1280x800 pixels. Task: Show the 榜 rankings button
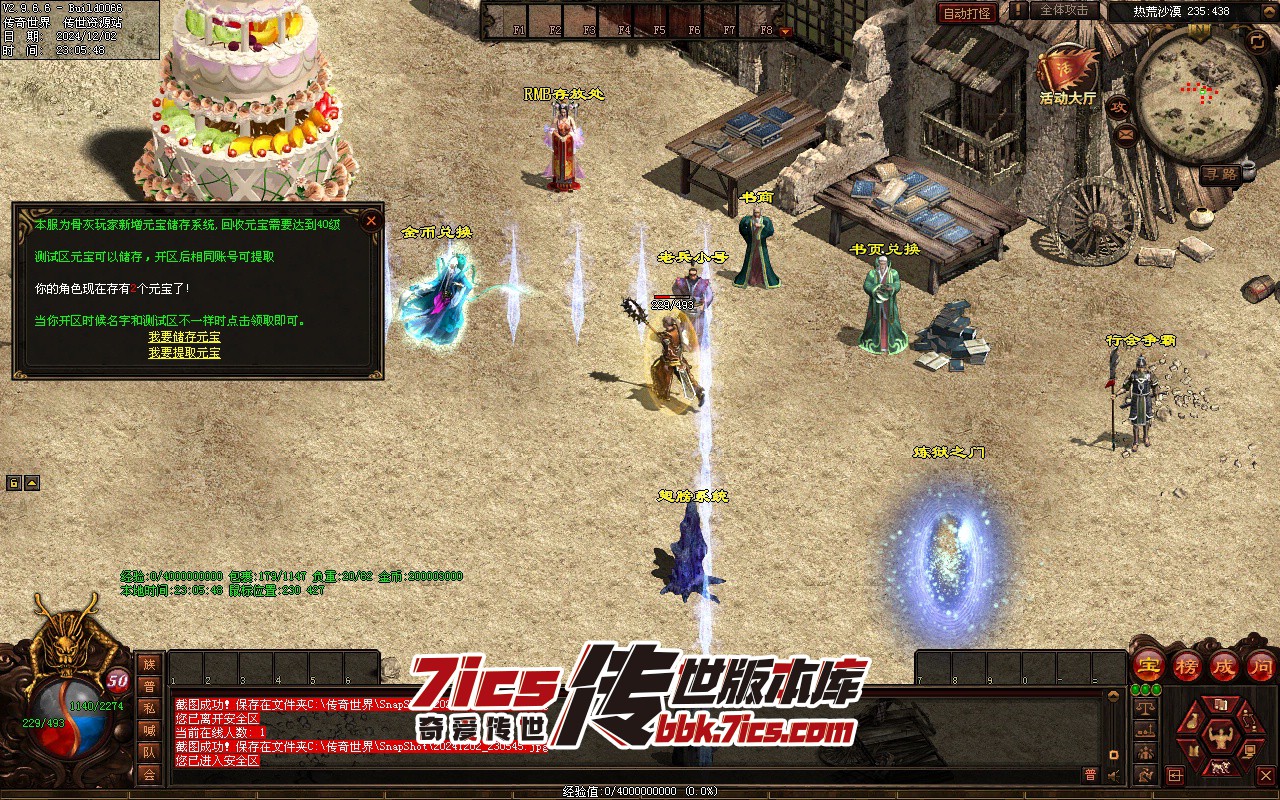coord(1186,665)
